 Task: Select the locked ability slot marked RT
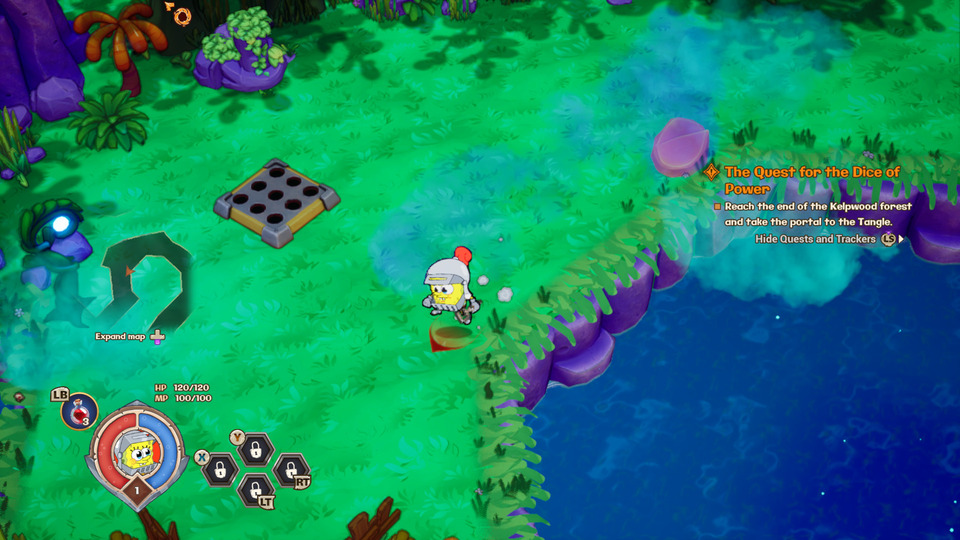click(x=290, y=469)
